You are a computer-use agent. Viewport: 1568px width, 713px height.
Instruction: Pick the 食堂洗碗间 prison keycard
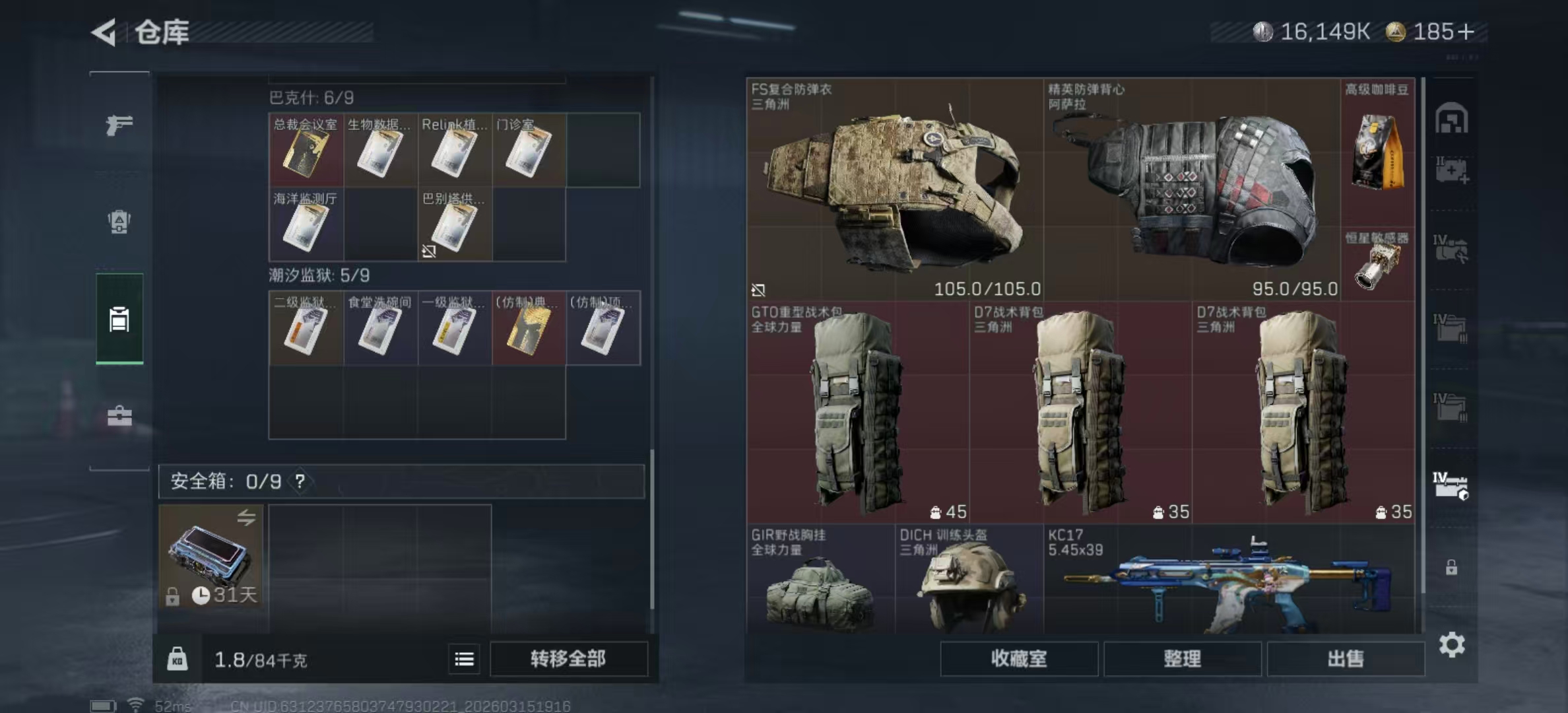380,328
